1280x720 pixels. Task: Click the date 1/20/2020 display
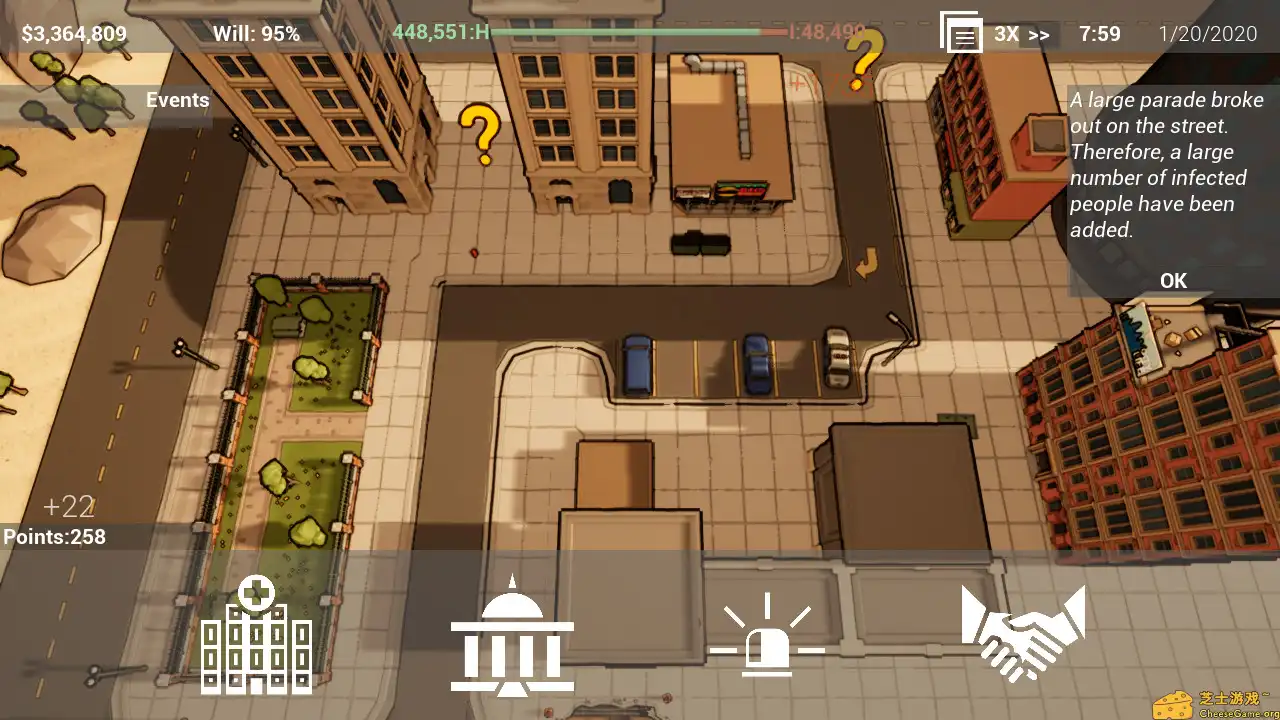pos(1211,33)
